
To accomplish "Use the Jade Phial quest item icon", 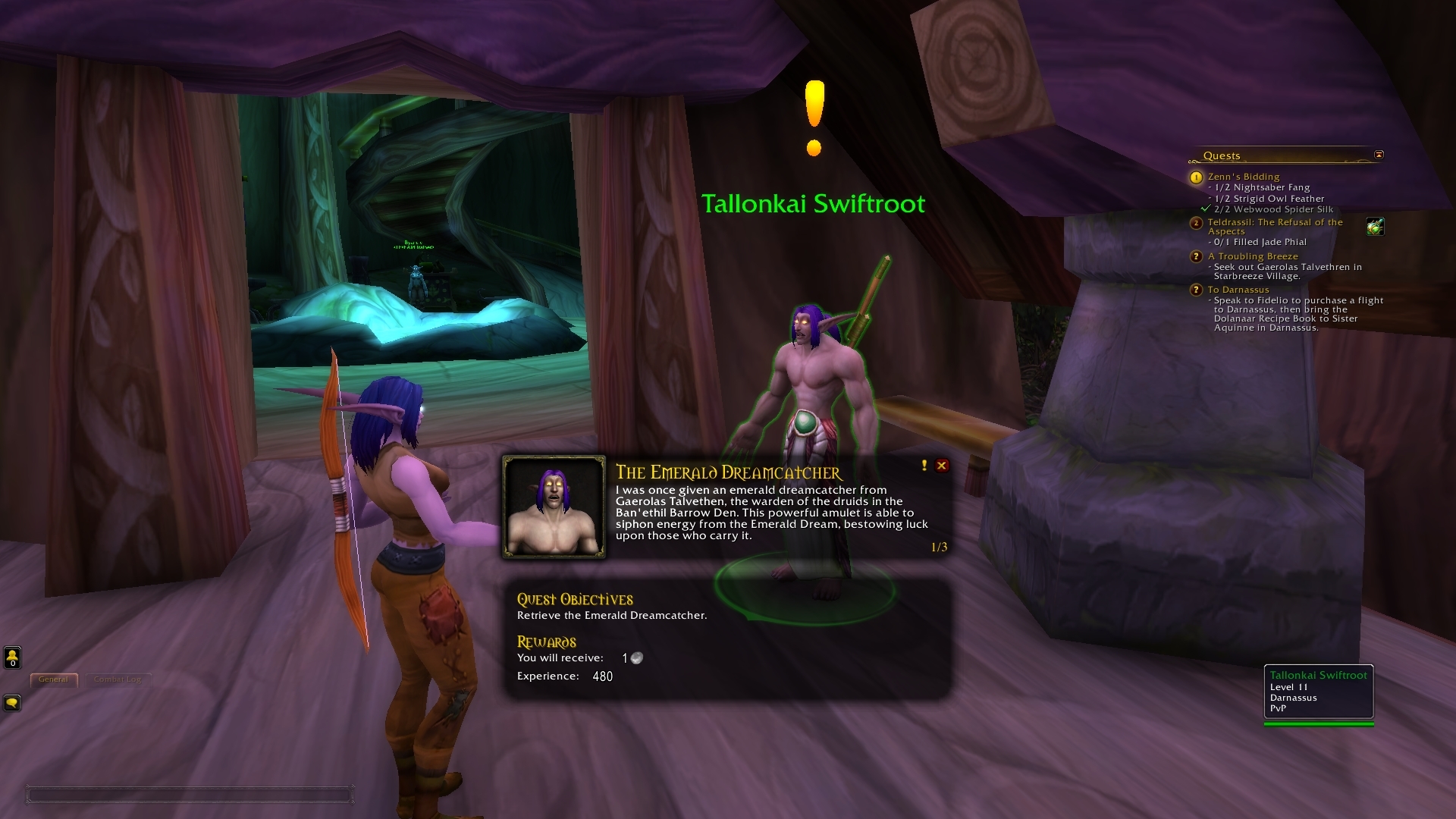I will (1375, 226).
